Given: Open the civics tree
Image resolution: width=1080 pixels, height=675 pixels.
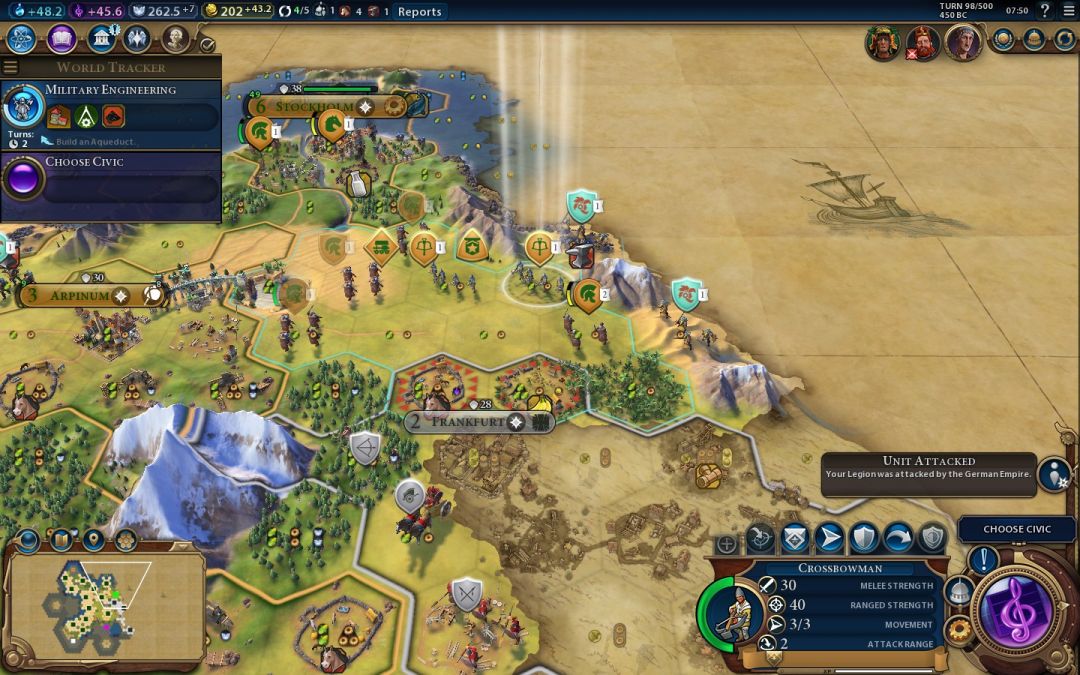Looking at the screenshot, I should (62, 39).
